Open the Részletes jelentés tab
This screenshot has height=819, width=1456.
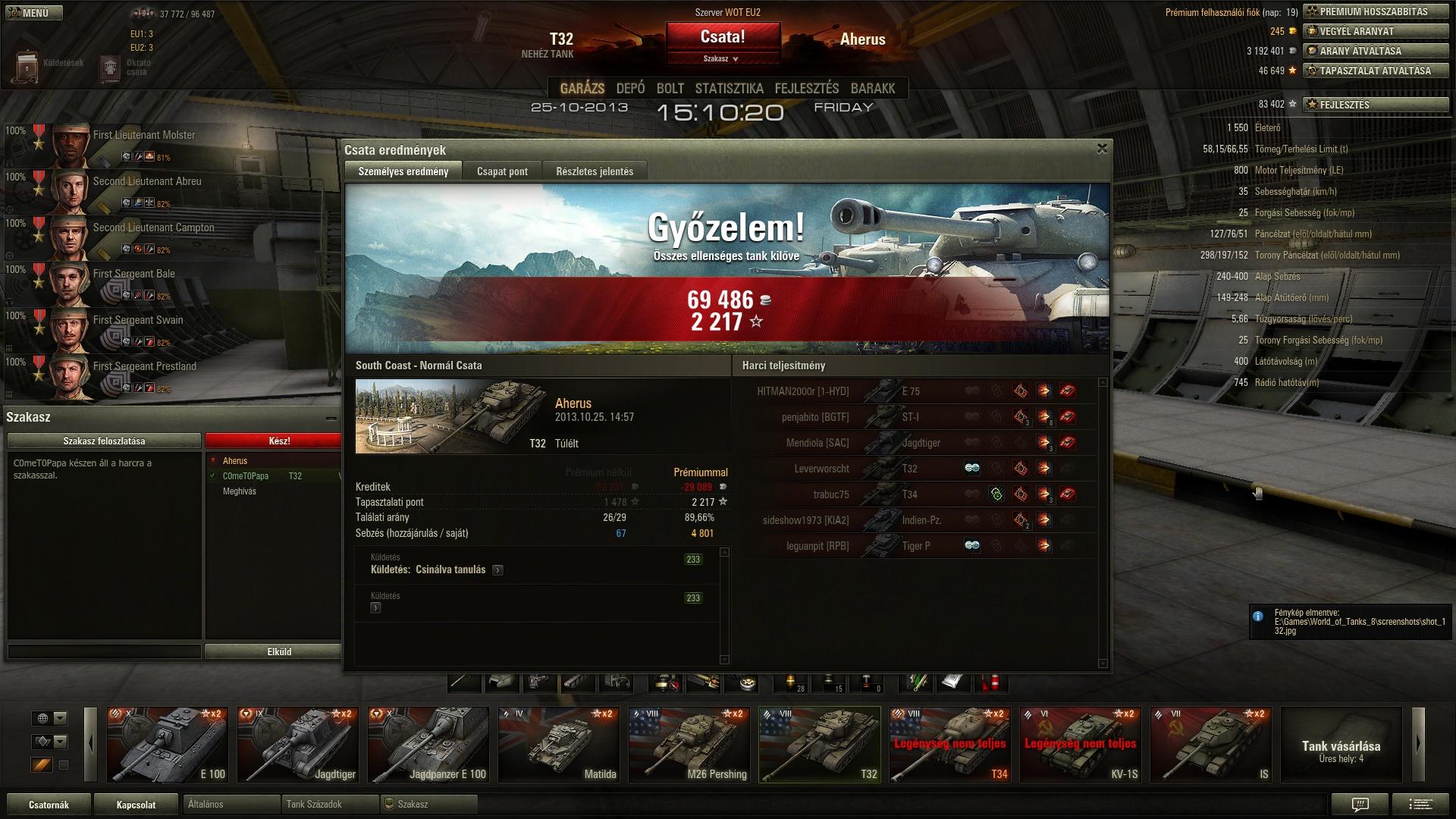[x=595, y=171]
